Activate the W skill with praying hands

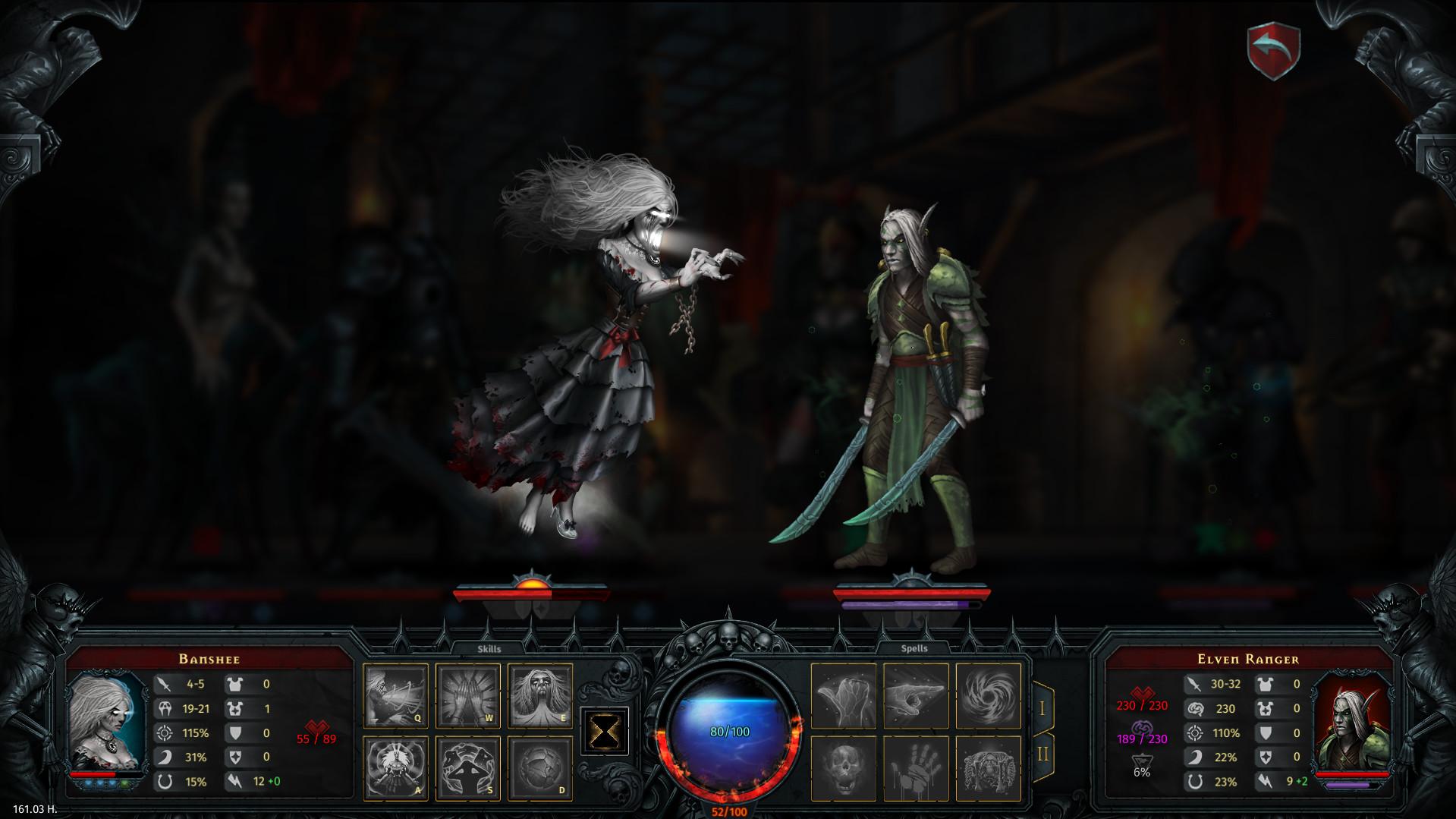point(468,695)
